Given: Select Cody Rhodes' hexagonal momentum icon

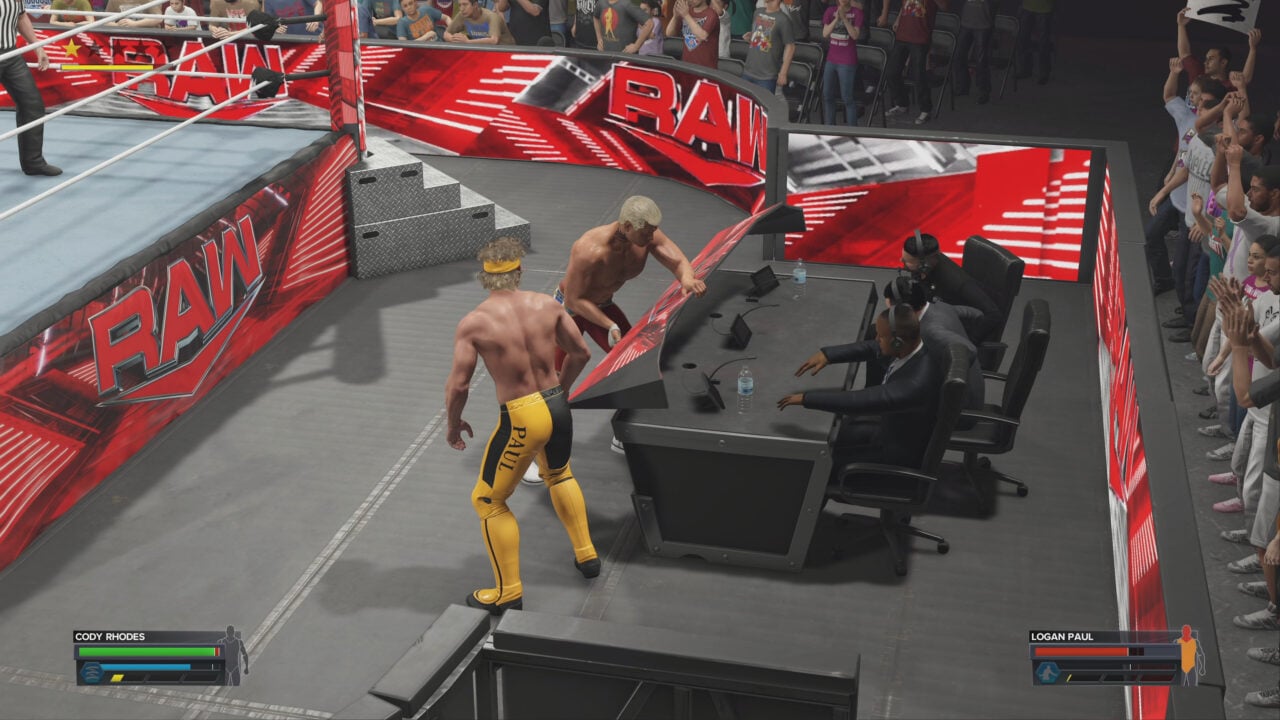Looking at the screenshot, I should point(93,671).
